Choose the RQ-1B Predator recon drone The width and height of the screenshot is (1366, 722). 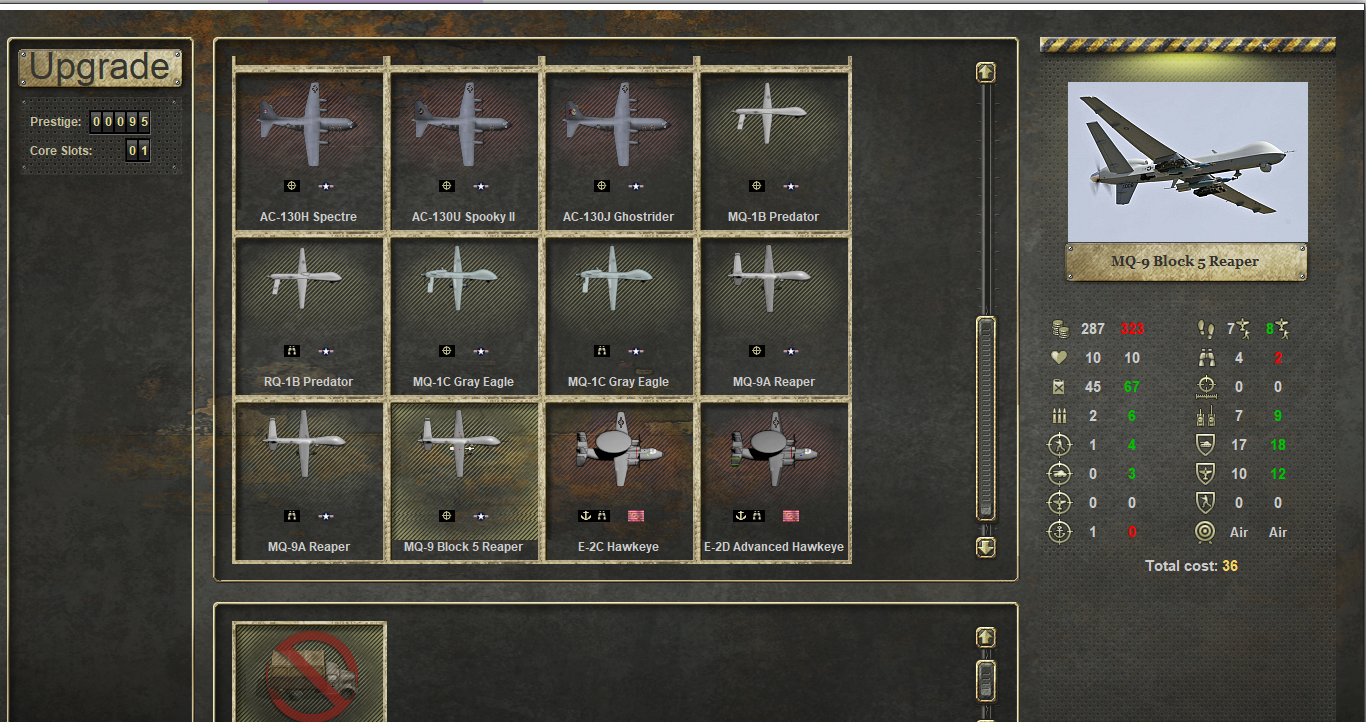tap(308, 315)
